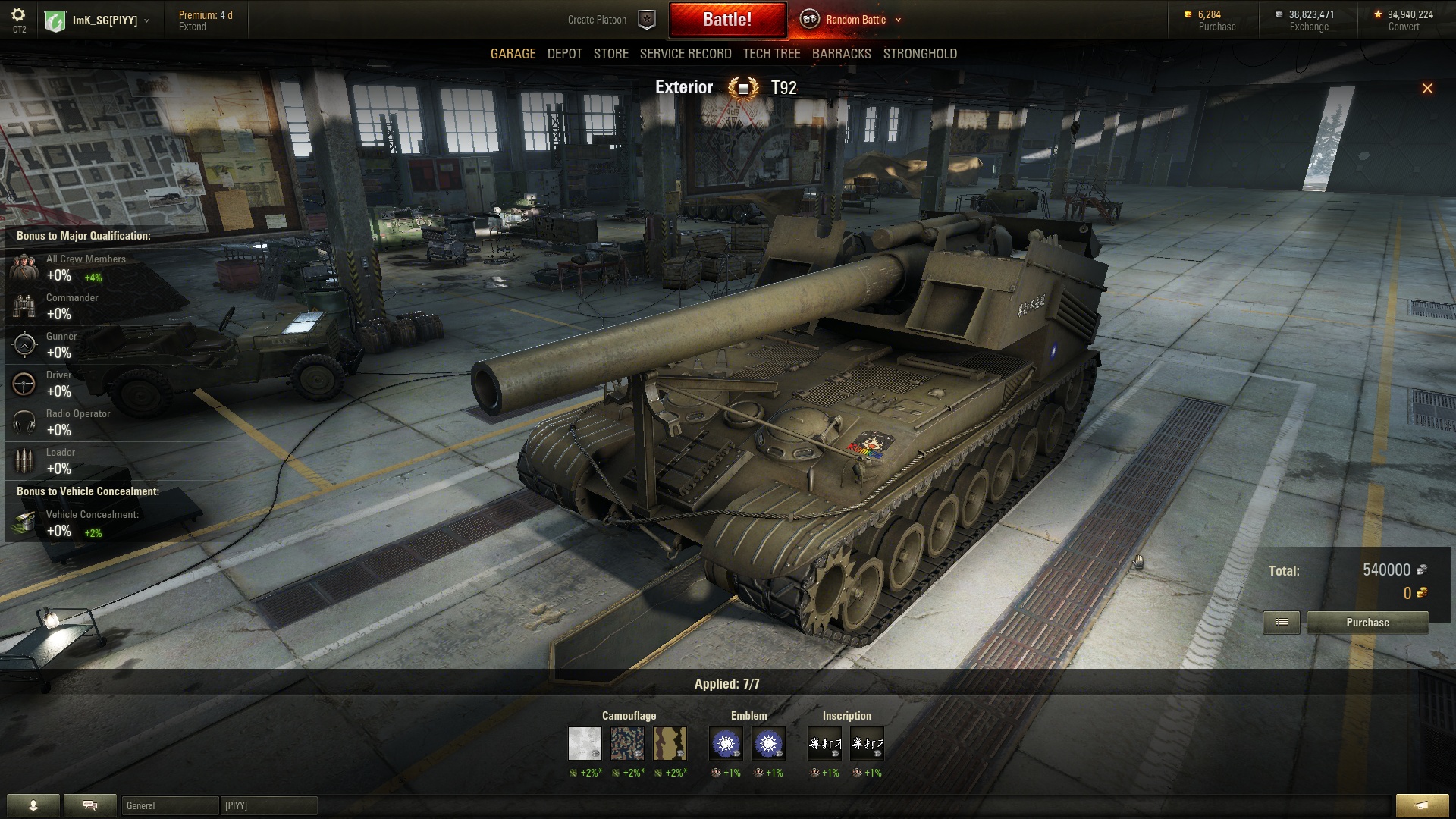Extend the premium account time
Image resolution: width=1456 pixels, height=819 pixels.
click(x=192, y=27)
